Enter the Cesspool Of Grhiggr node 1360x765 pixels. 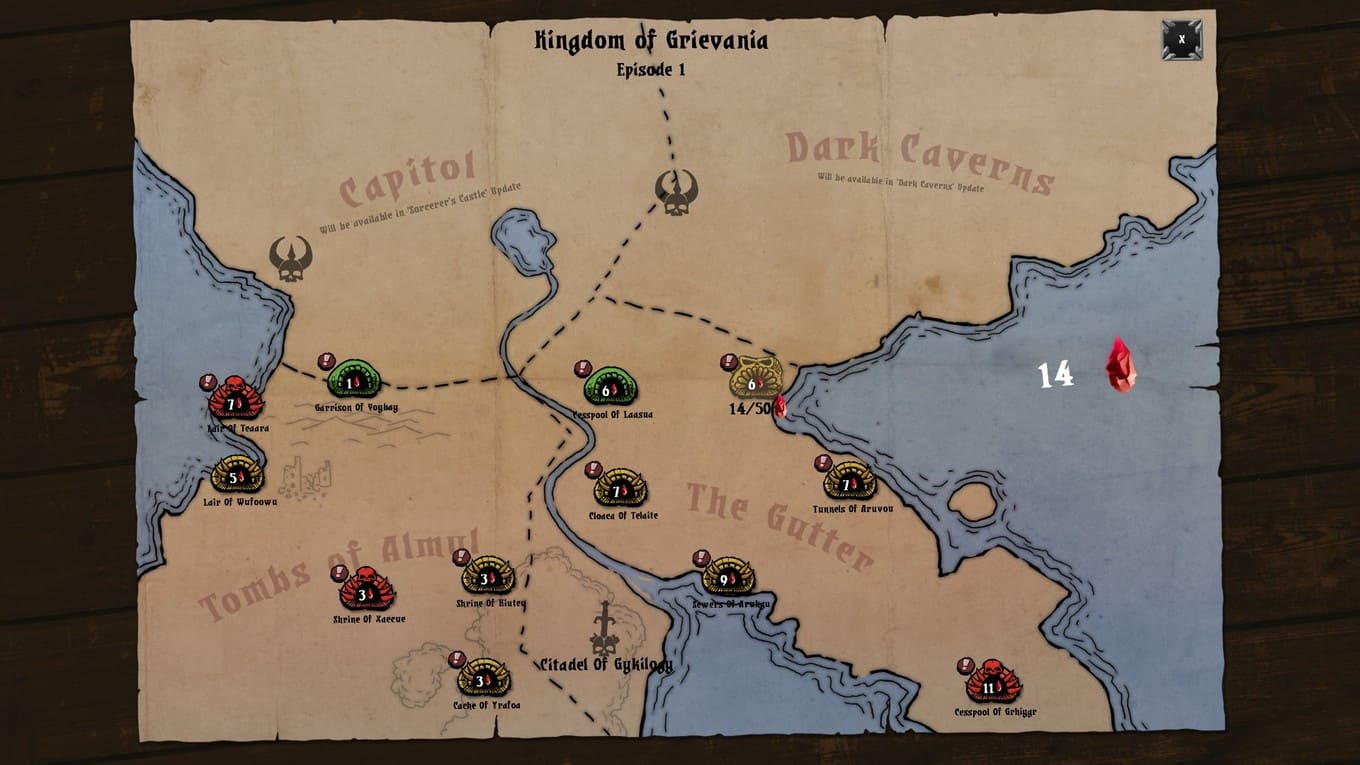(x=993, y=685)
